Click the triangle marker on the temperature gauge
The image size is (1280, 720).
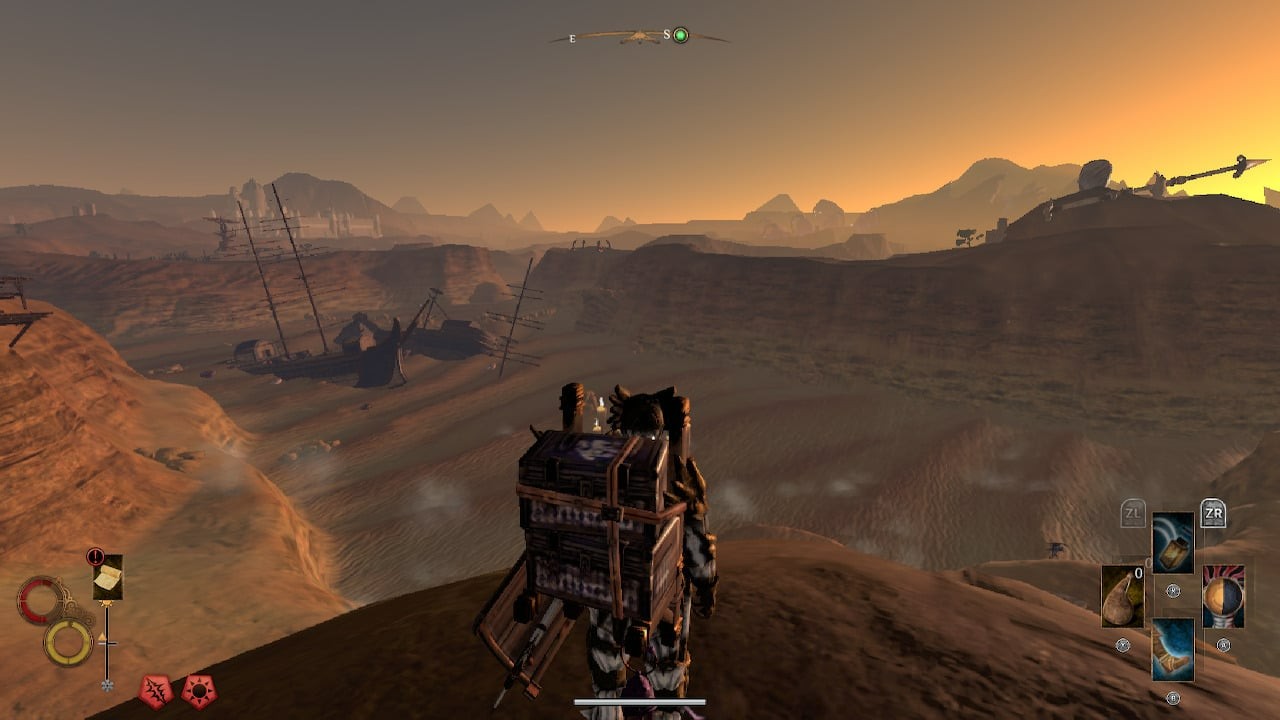click(102, 636)
